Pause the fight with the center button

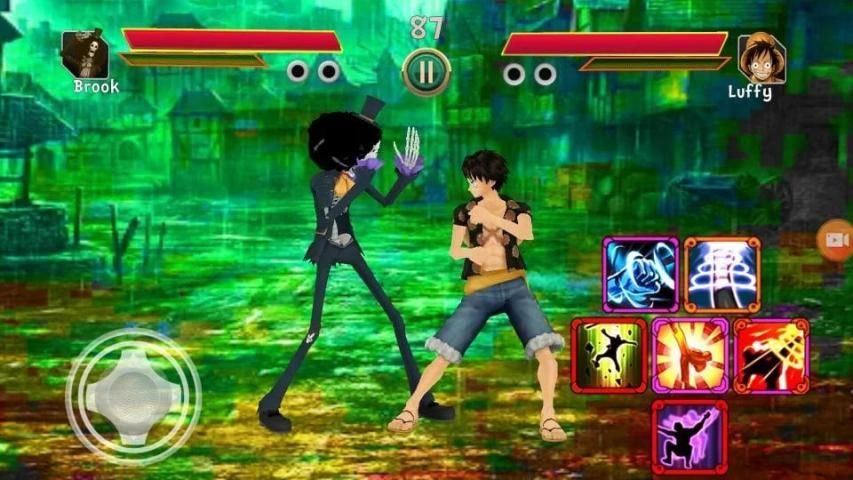426,73
